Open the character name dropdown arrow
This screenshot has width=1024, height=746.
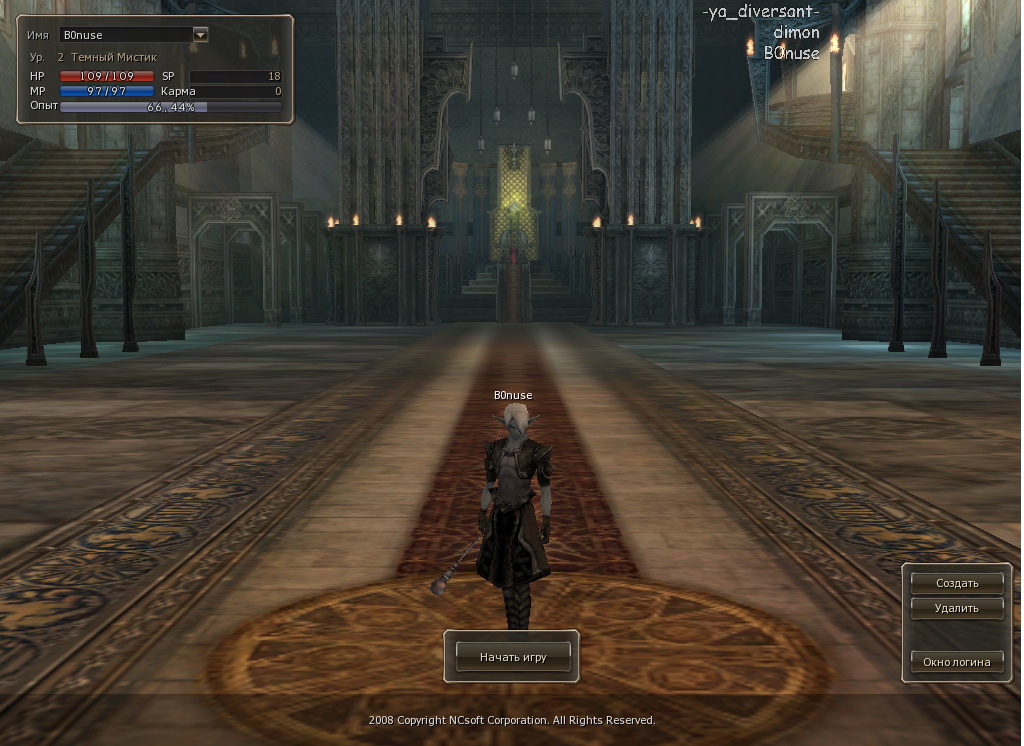200,35
